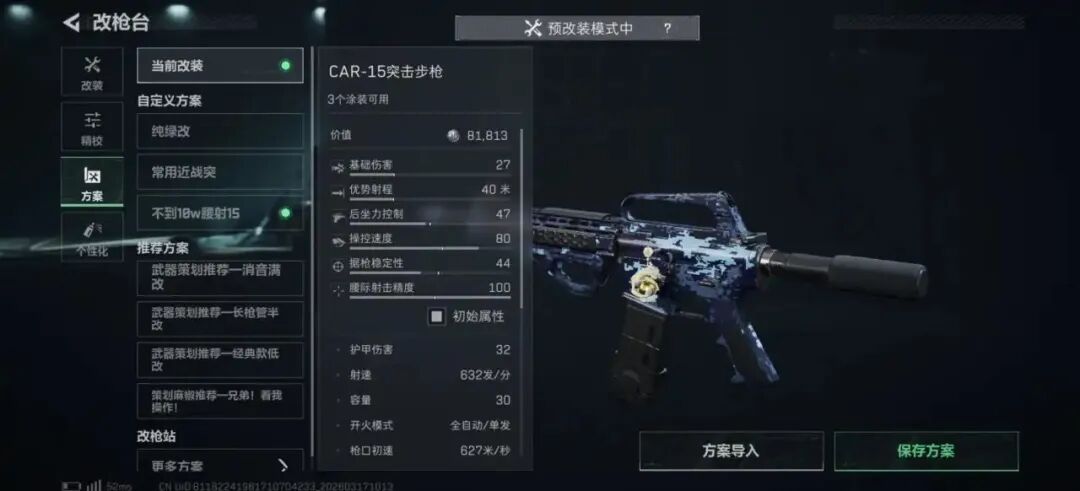1080x491 pixels.
Task: Pick the recommended 消音满改 scheme
Action: click(x=220, y=277)
